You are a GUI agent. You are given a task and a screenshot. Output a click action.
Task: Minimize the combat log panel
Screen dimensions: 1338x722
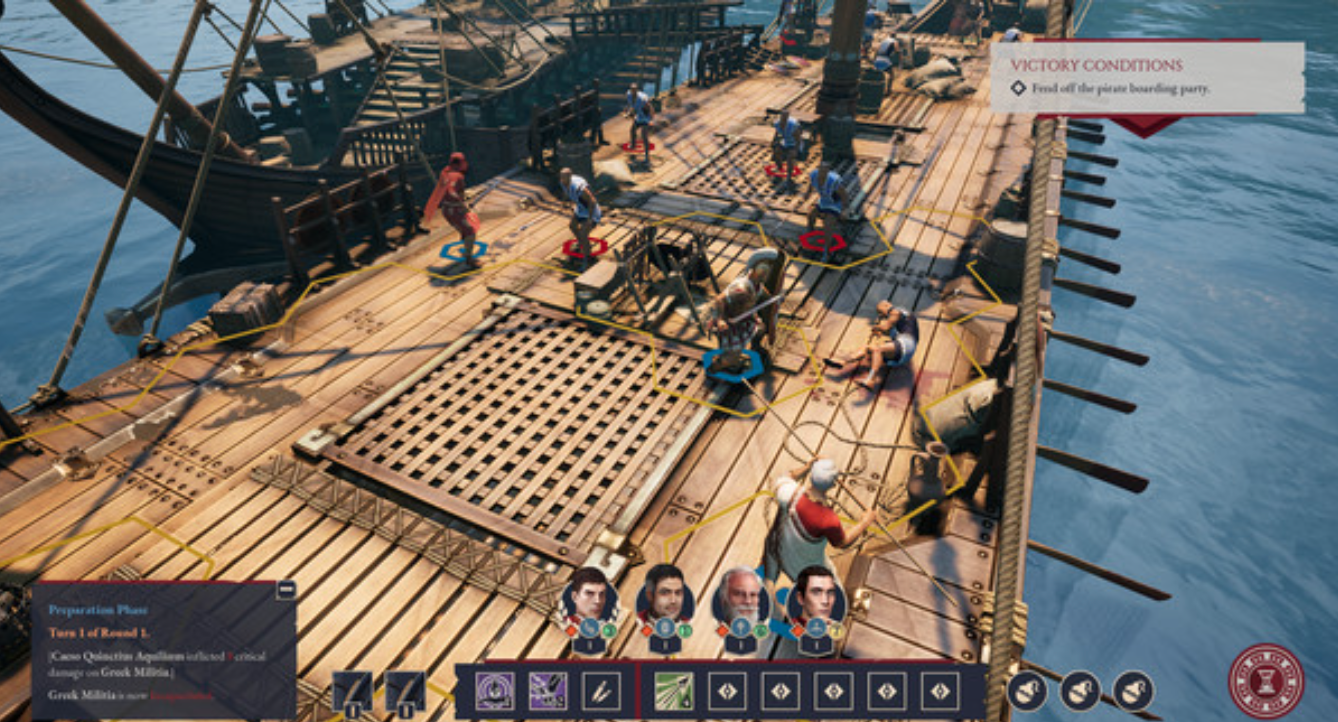[x=285, y=590]
